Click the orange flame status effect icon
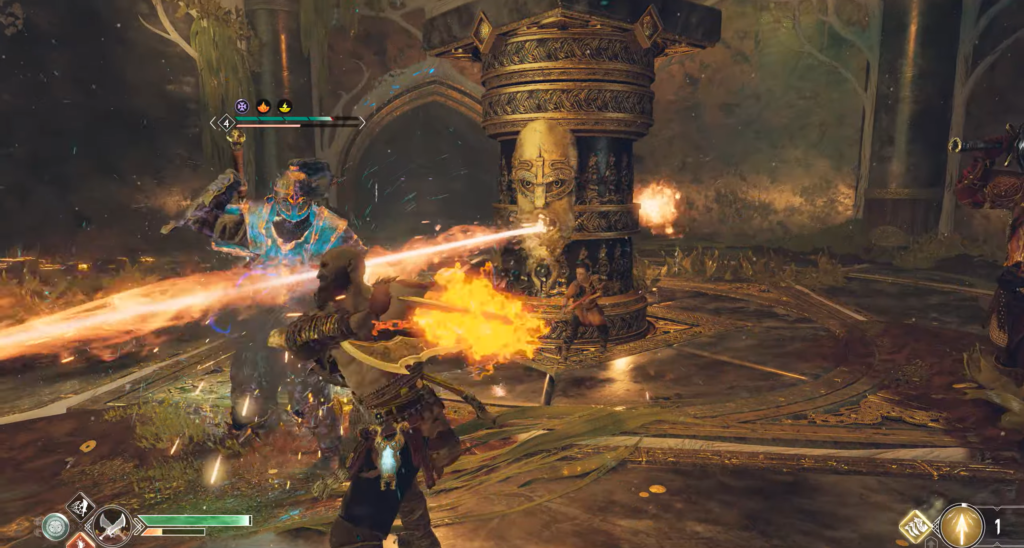This screenshot has height=548, width=1024. click(263, 105)
